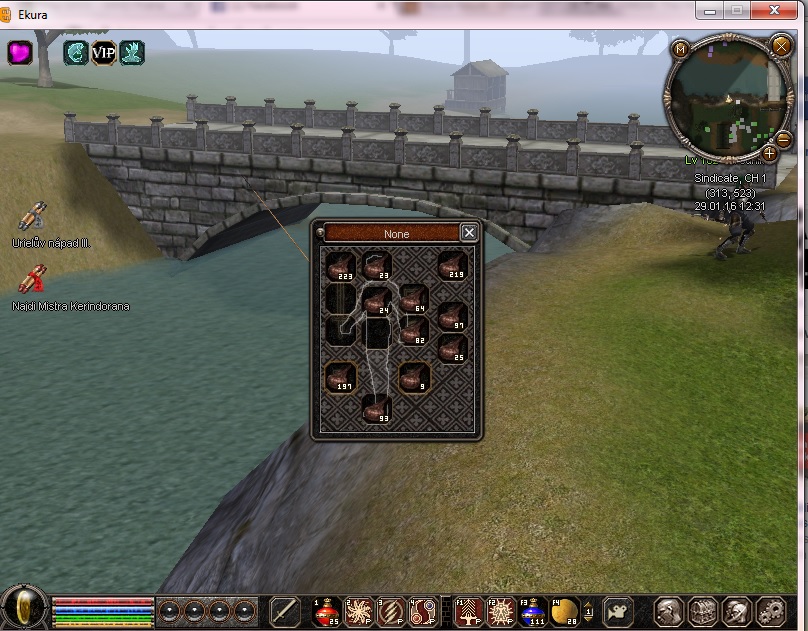
Task: Use the blue potion in hotbar
Action: [x=531, y=611]
